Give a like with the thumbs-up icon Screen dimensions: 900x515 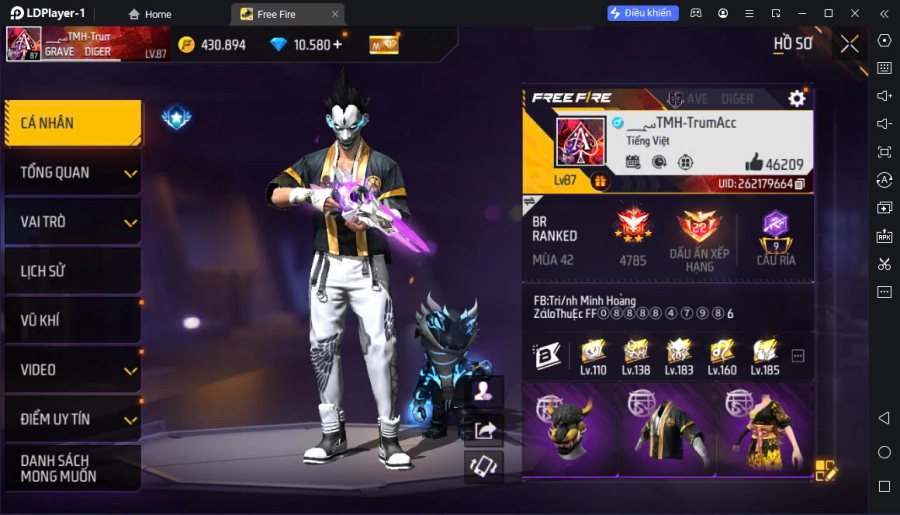coord(754,163)
